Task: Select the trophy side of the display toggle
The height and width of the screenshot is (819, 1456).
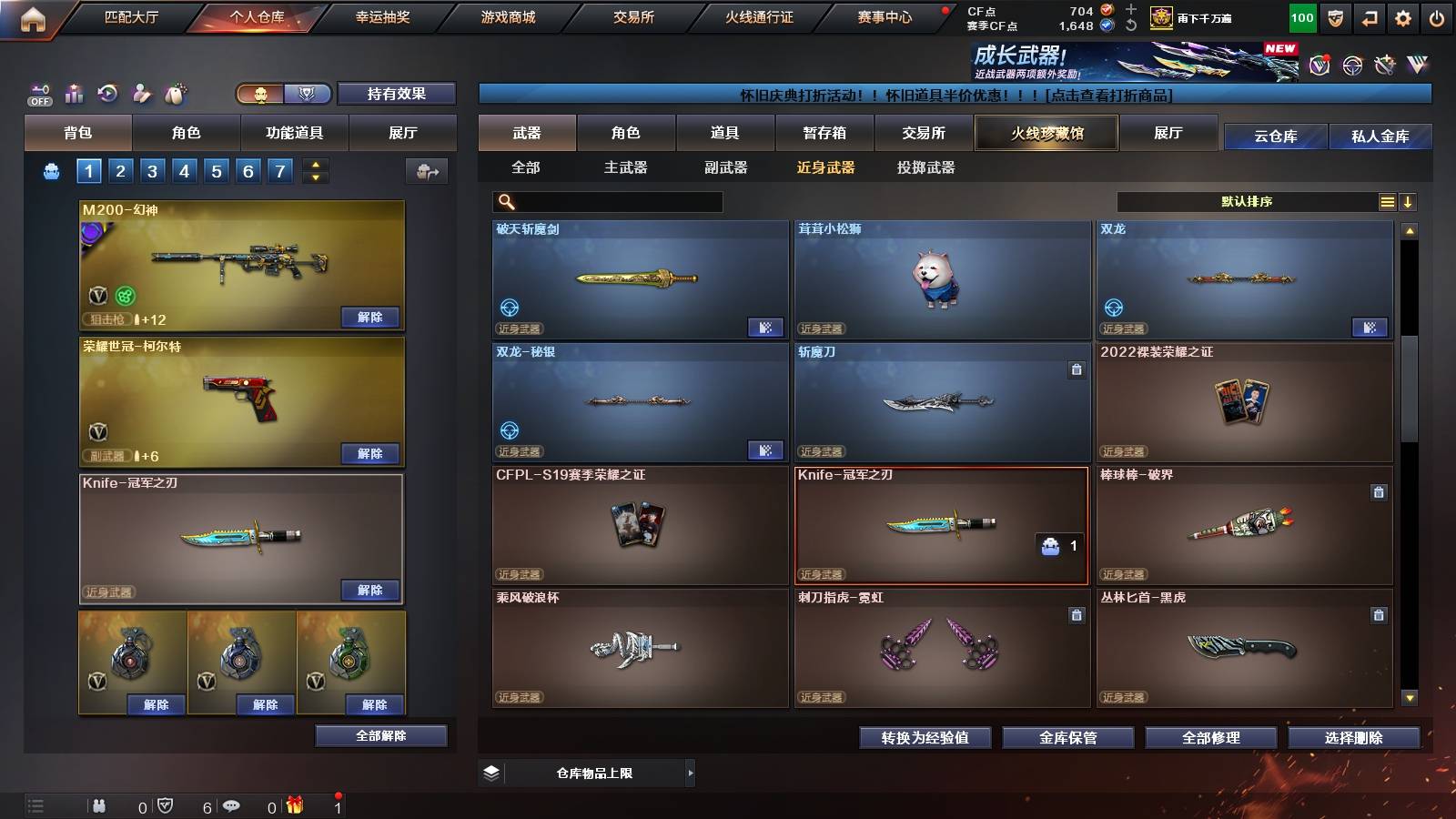Action: [x=307, y=94]
